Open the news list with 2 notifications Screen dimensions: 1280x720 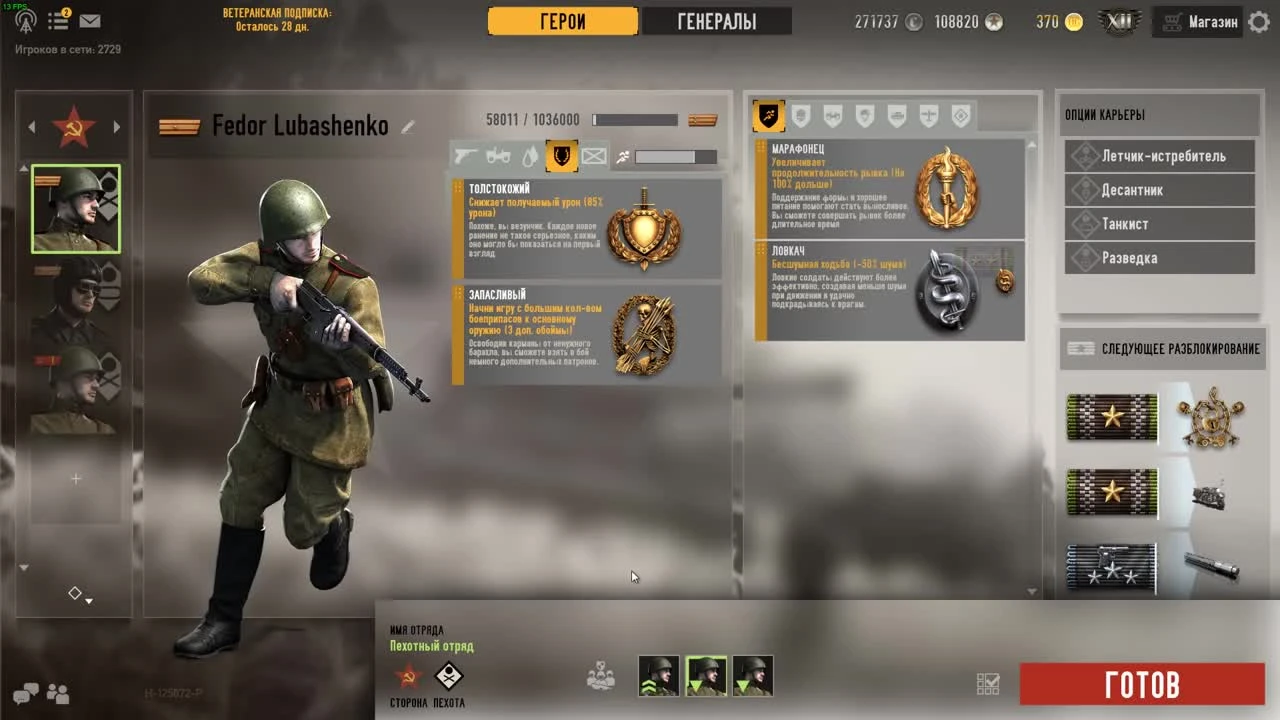coord(58,20)
